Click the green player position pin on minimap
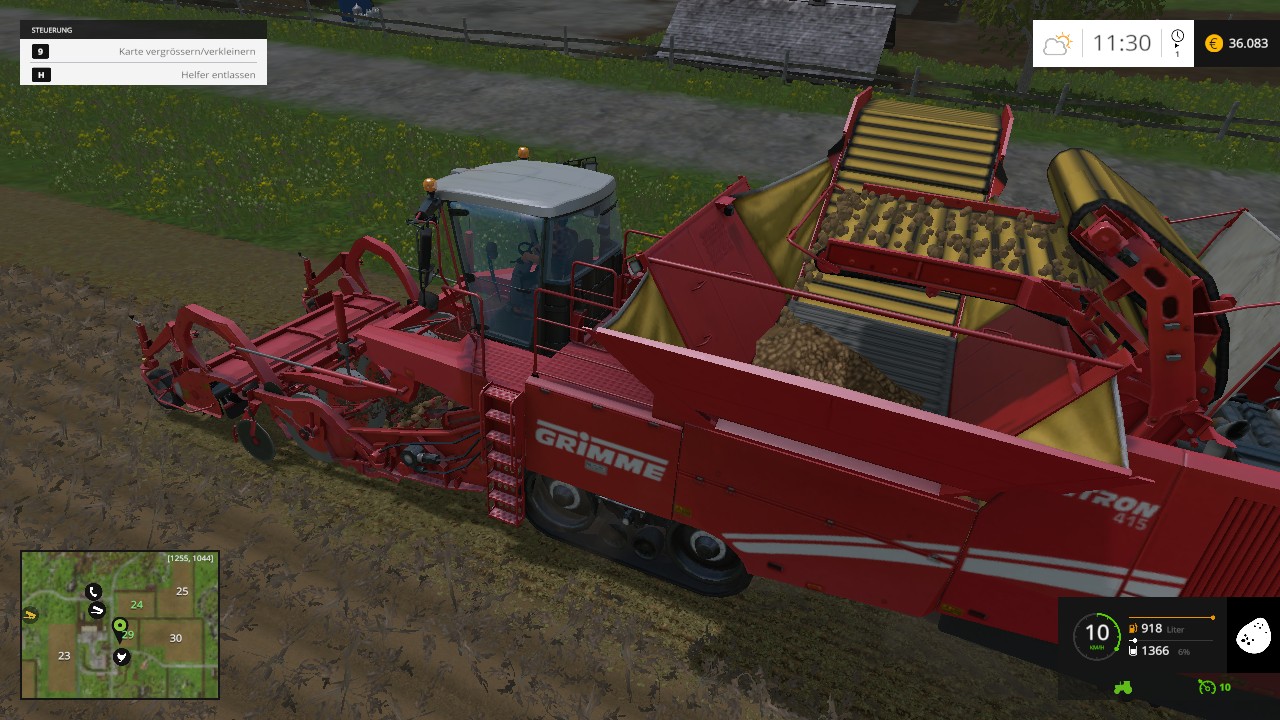Viewport: 1280px width, 720px height. pos(120,627)
